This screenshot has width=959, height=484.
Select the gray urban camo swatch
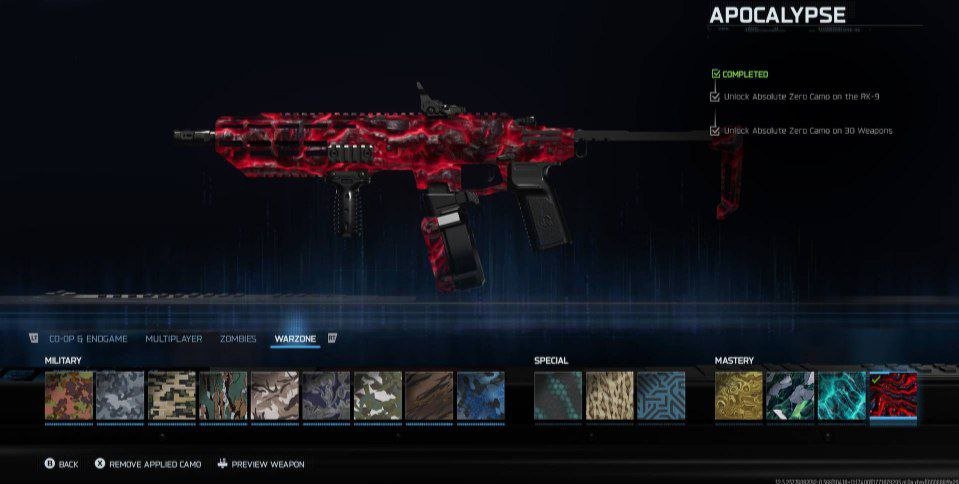120,395
